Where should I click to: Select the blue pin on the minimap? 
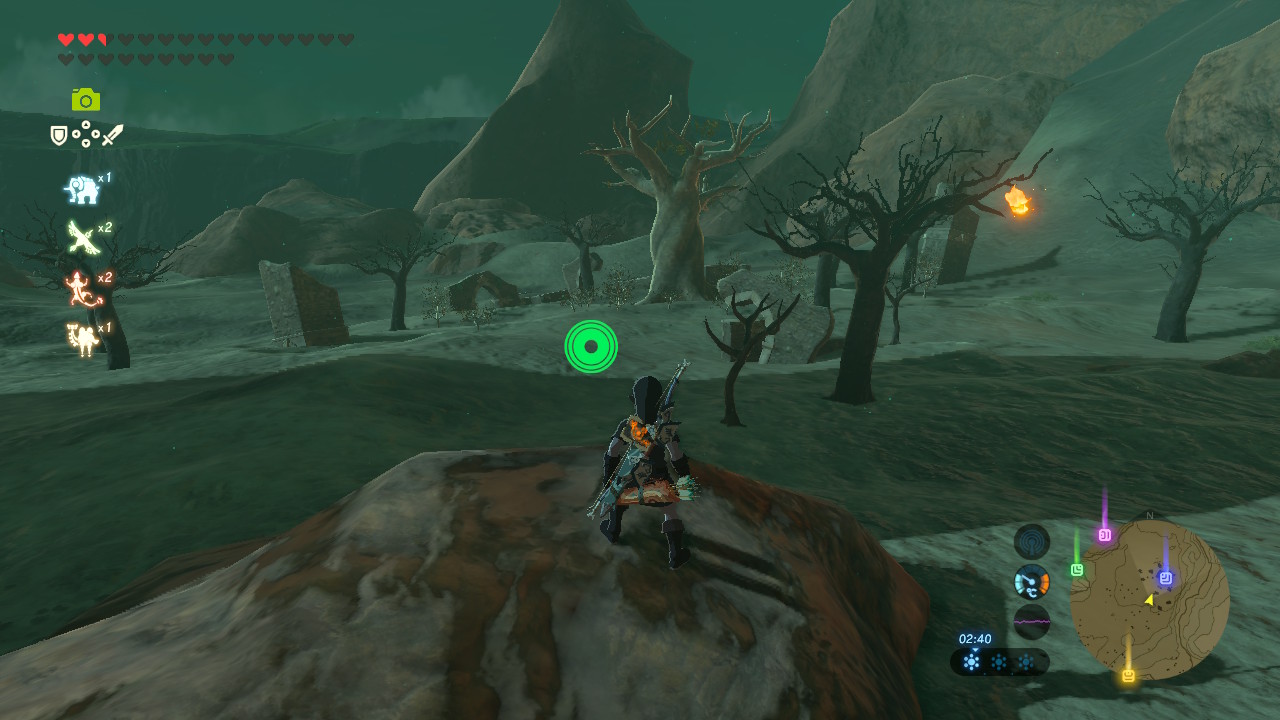[1165, 578]
